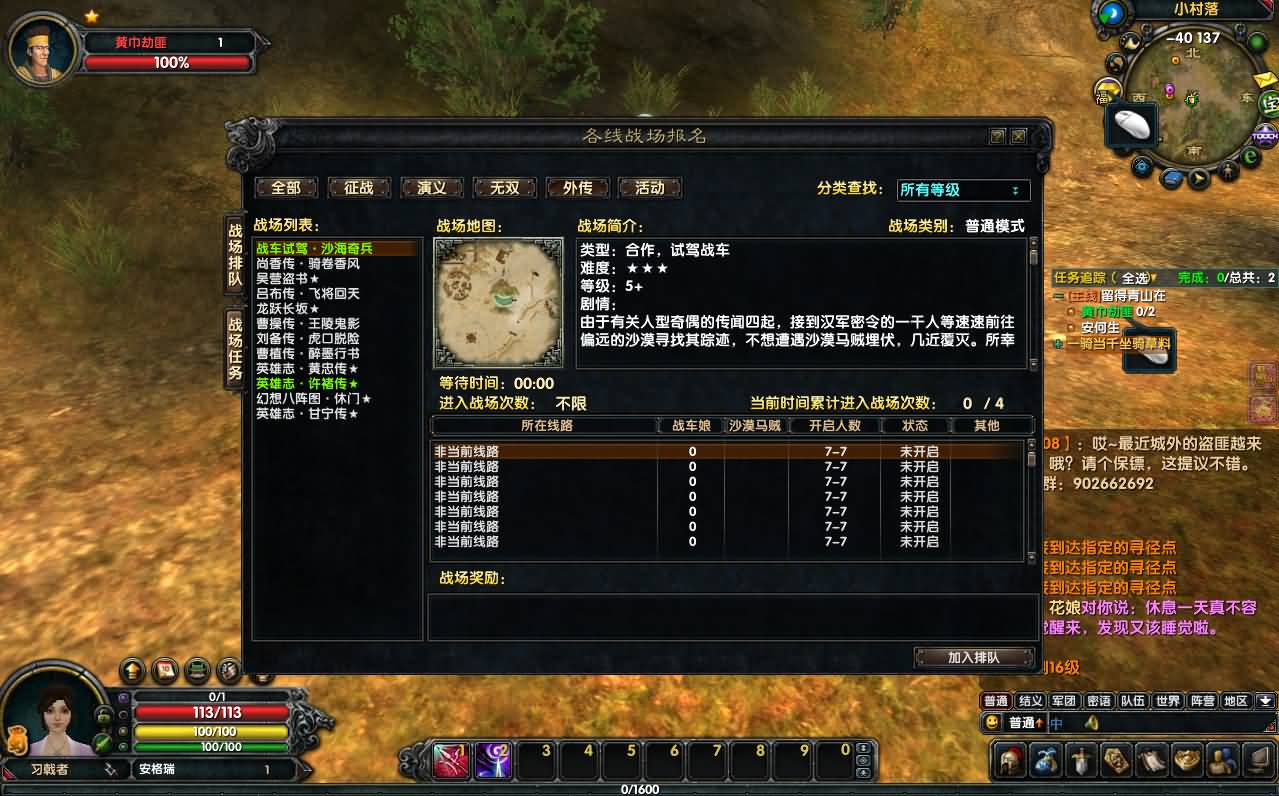Image resolution: width=1279 pixels, height=796 pixels.
Task: Click the 加入排队 join queue button
Action: click(x=974, y=657)
